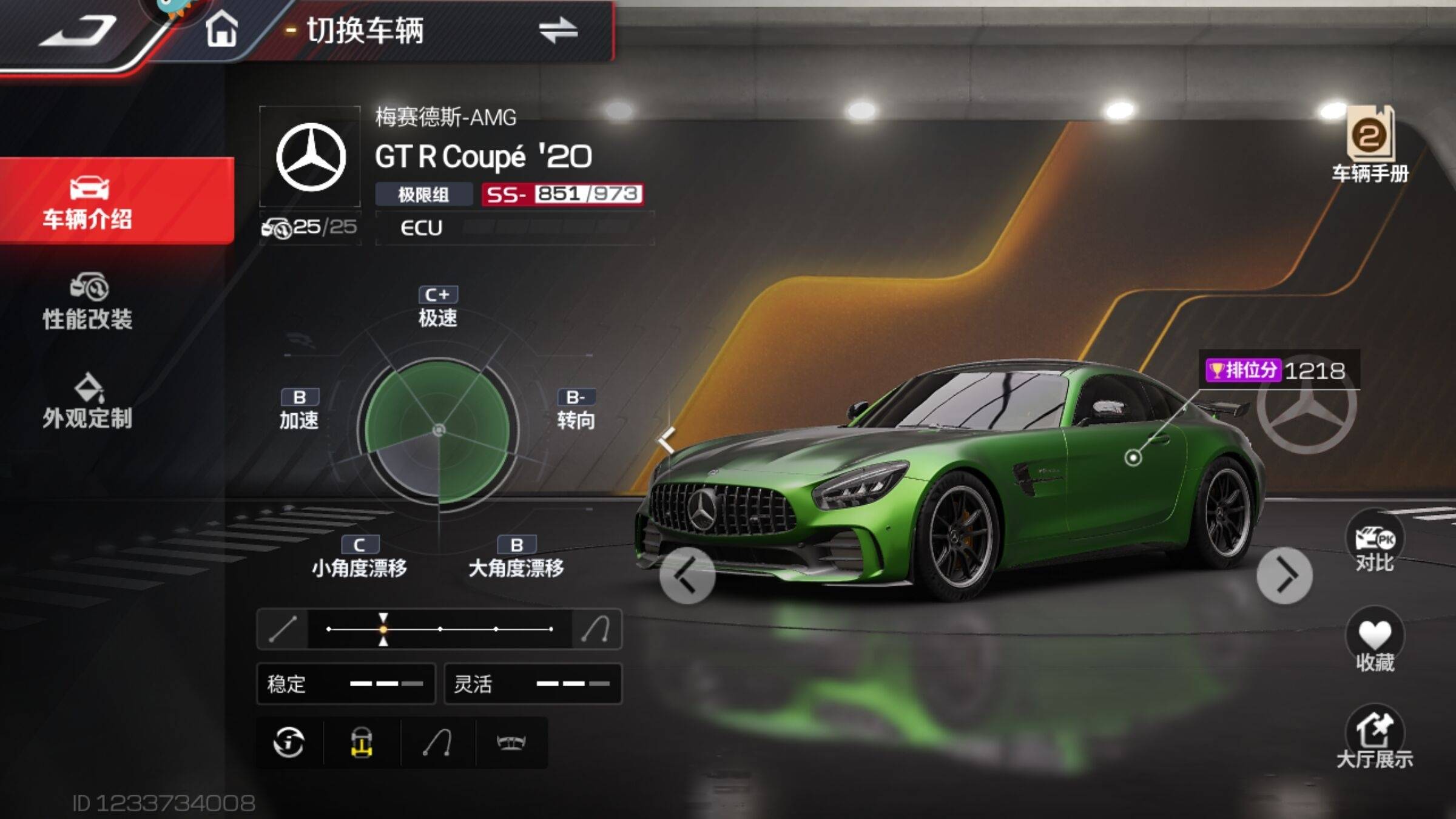The height and width of the screenshot is (819, 1456).
Task: Click the rear spoiler icon
Action: (511, 742)
